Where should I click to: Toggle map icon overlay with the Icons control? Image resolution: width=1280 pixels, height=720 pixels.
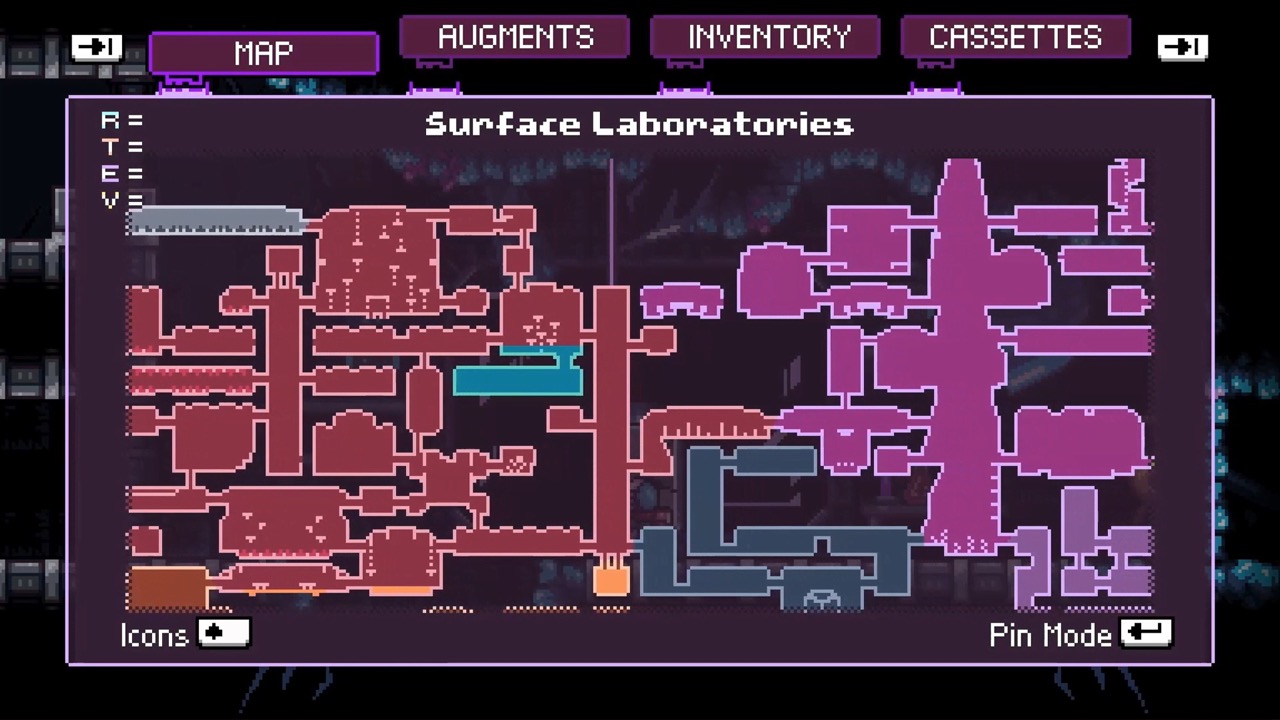pos(223,633)
